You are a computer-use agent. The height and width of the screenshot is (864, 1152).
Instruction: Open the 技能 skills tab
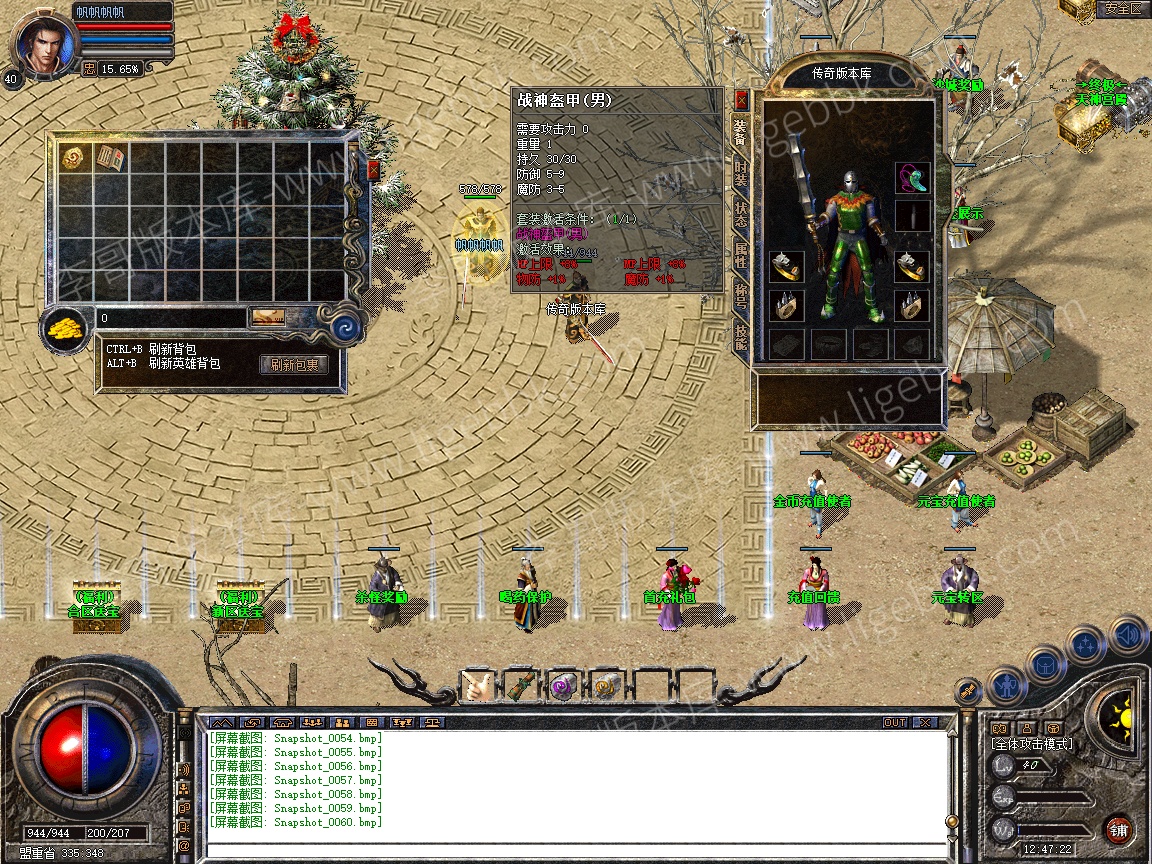click(x=741, y=337)
